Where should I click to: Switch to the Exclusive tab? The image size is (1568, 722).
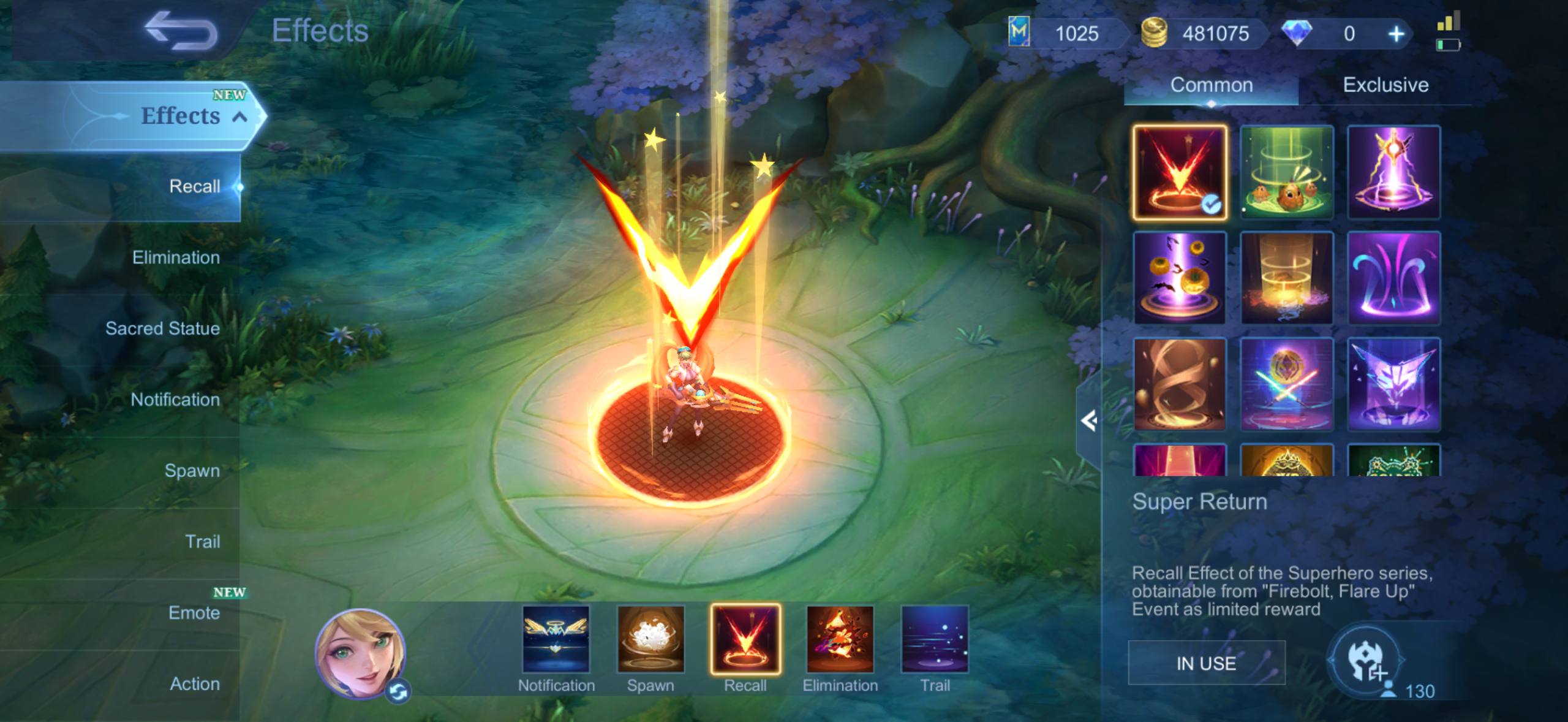point(1385,85)
